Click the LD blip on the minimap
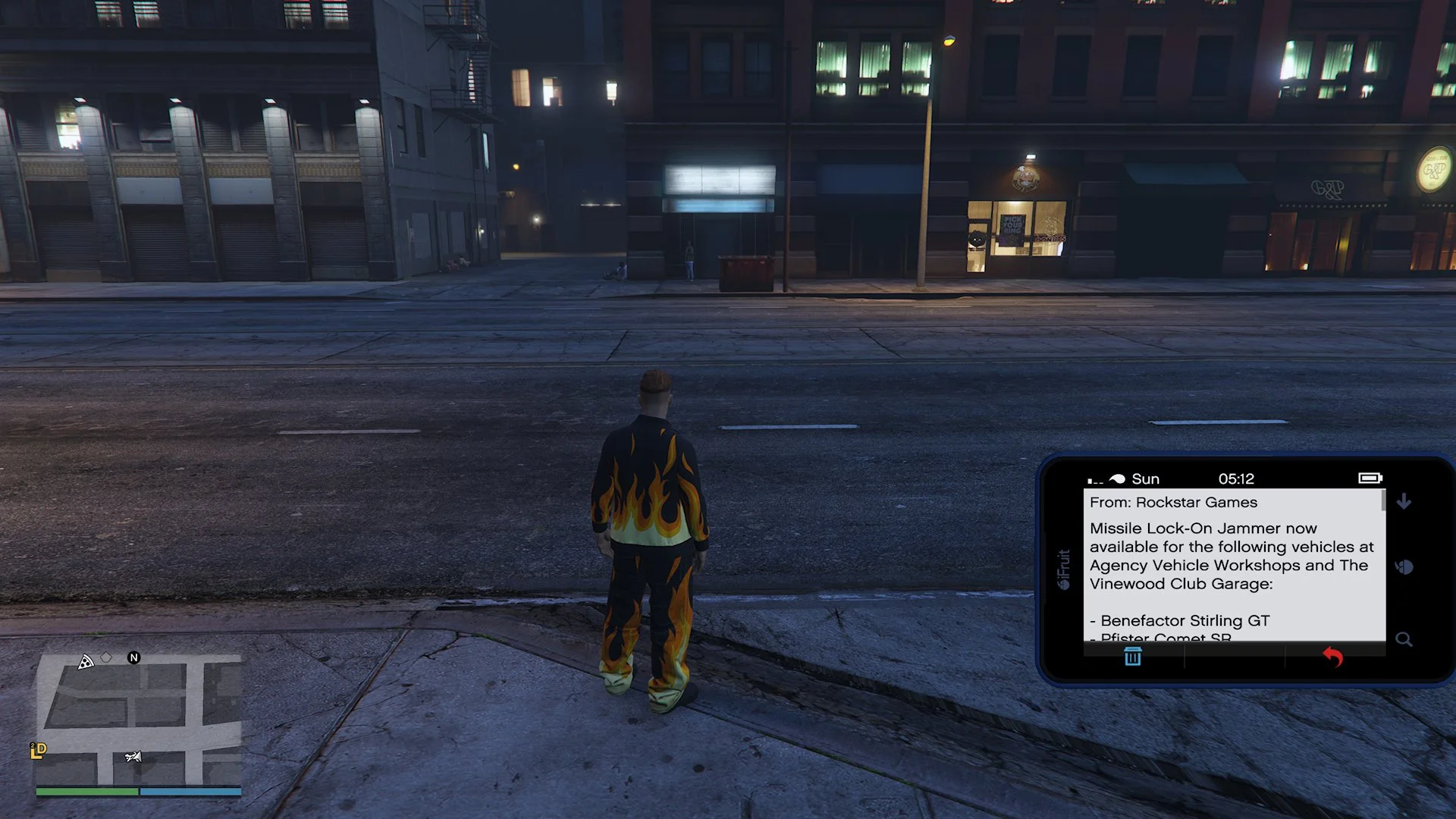 (x=38, y=750)
